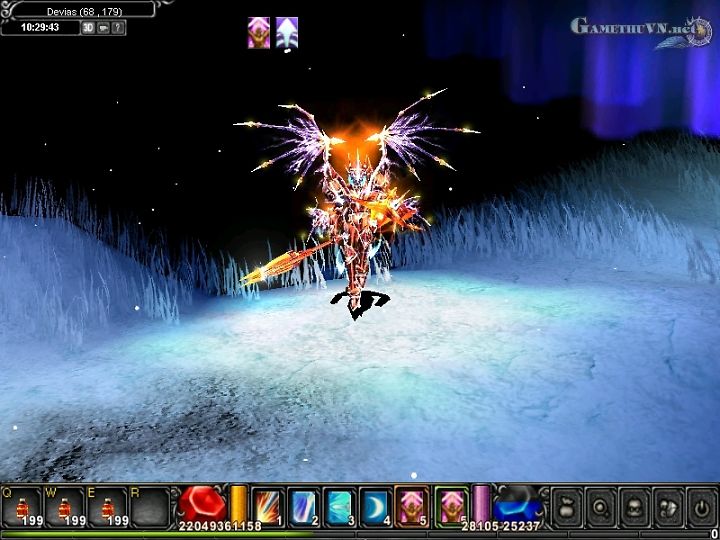Select the green-framed pink figure skill slot
The image size is (720, 540).
(452, 507)
